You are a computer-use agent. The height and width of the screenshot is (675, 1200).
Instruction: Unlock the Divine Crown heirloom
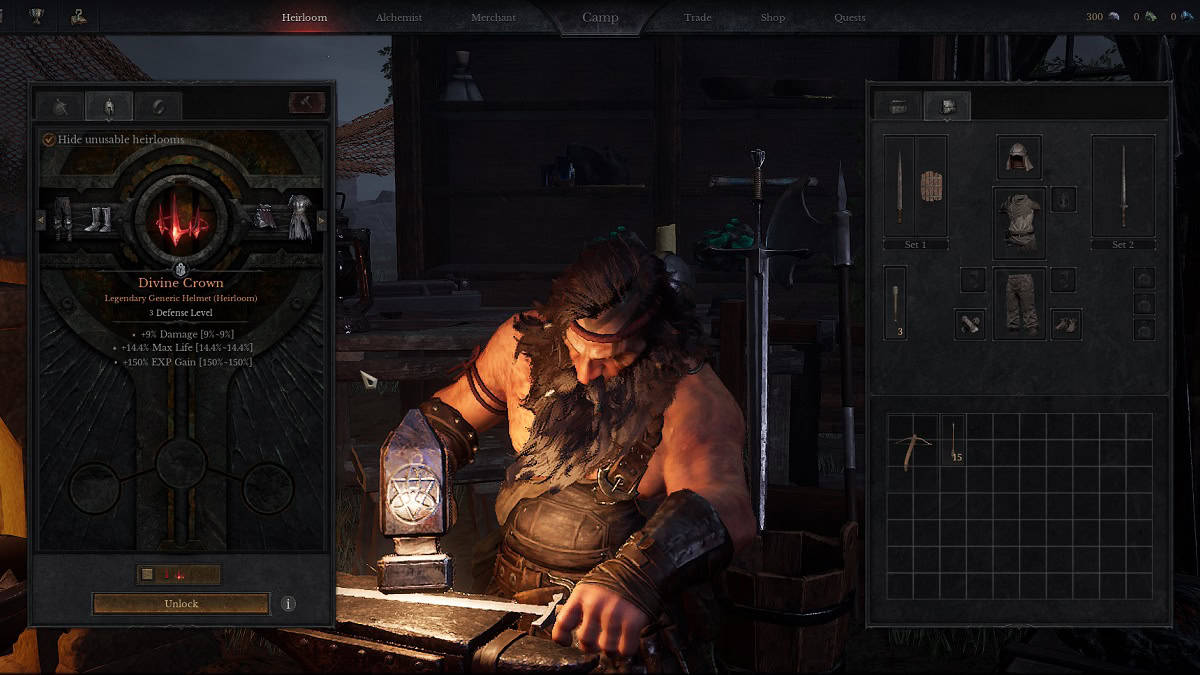pos(181,604)
